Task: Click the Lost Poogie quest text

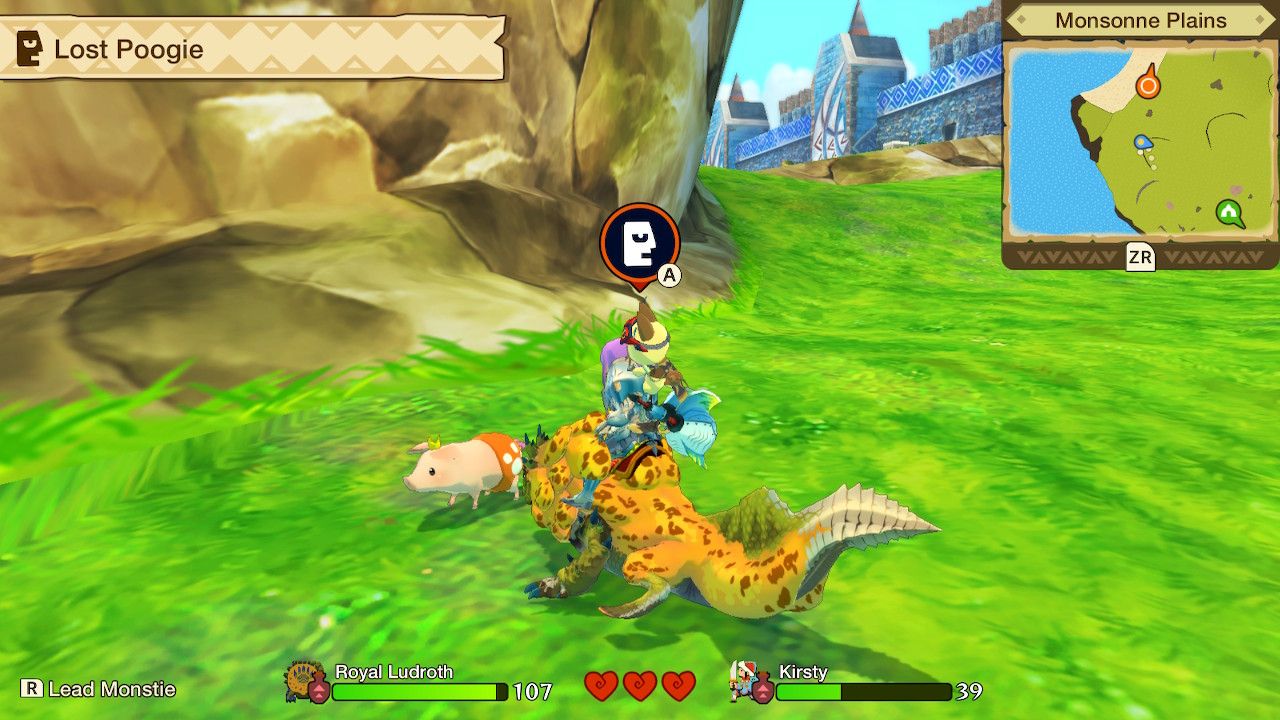Action: [x=130, y=48]
